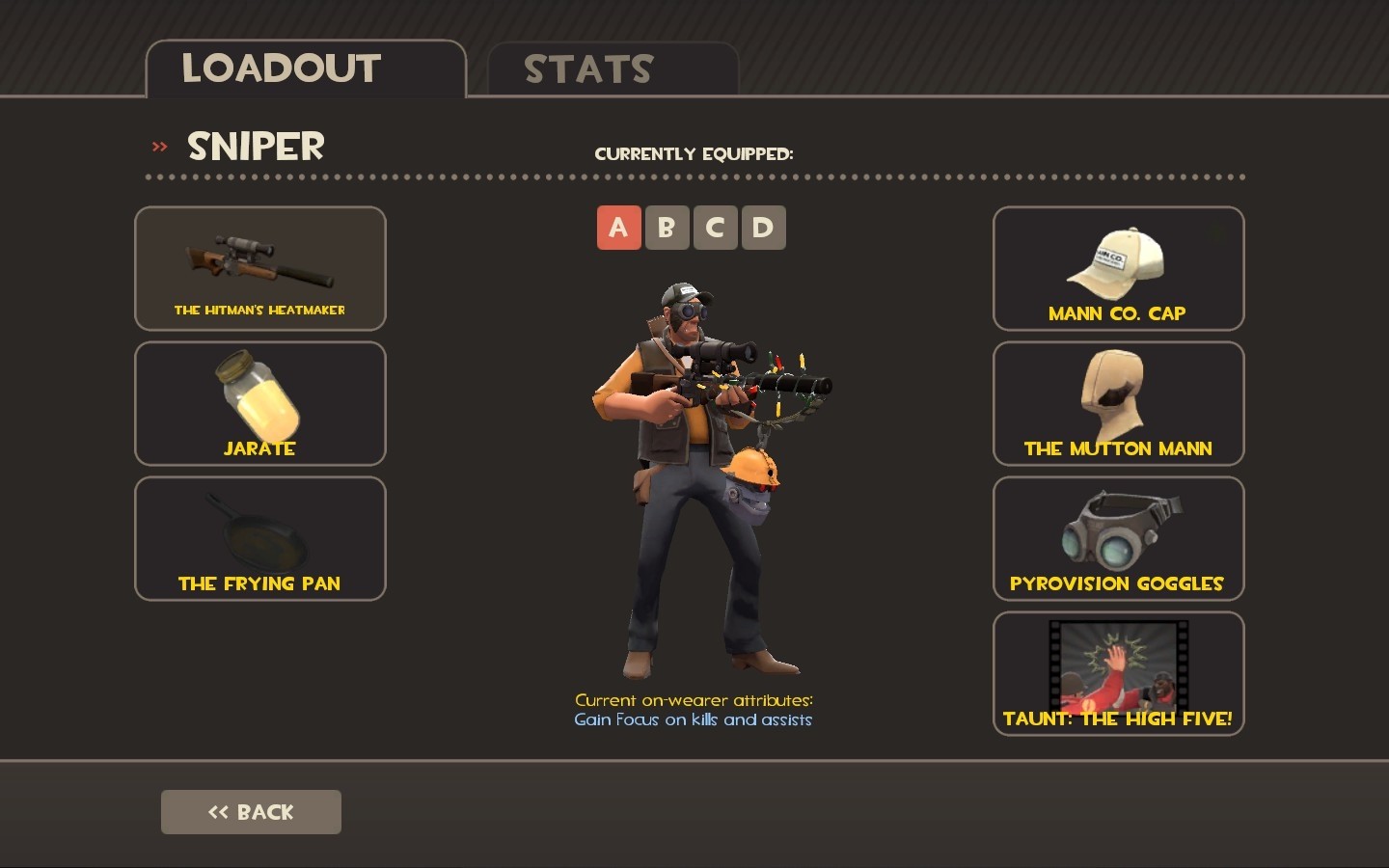Select loadout preset C
The width and height of the screenshot is (1389, 868).
tap(716, 228)
